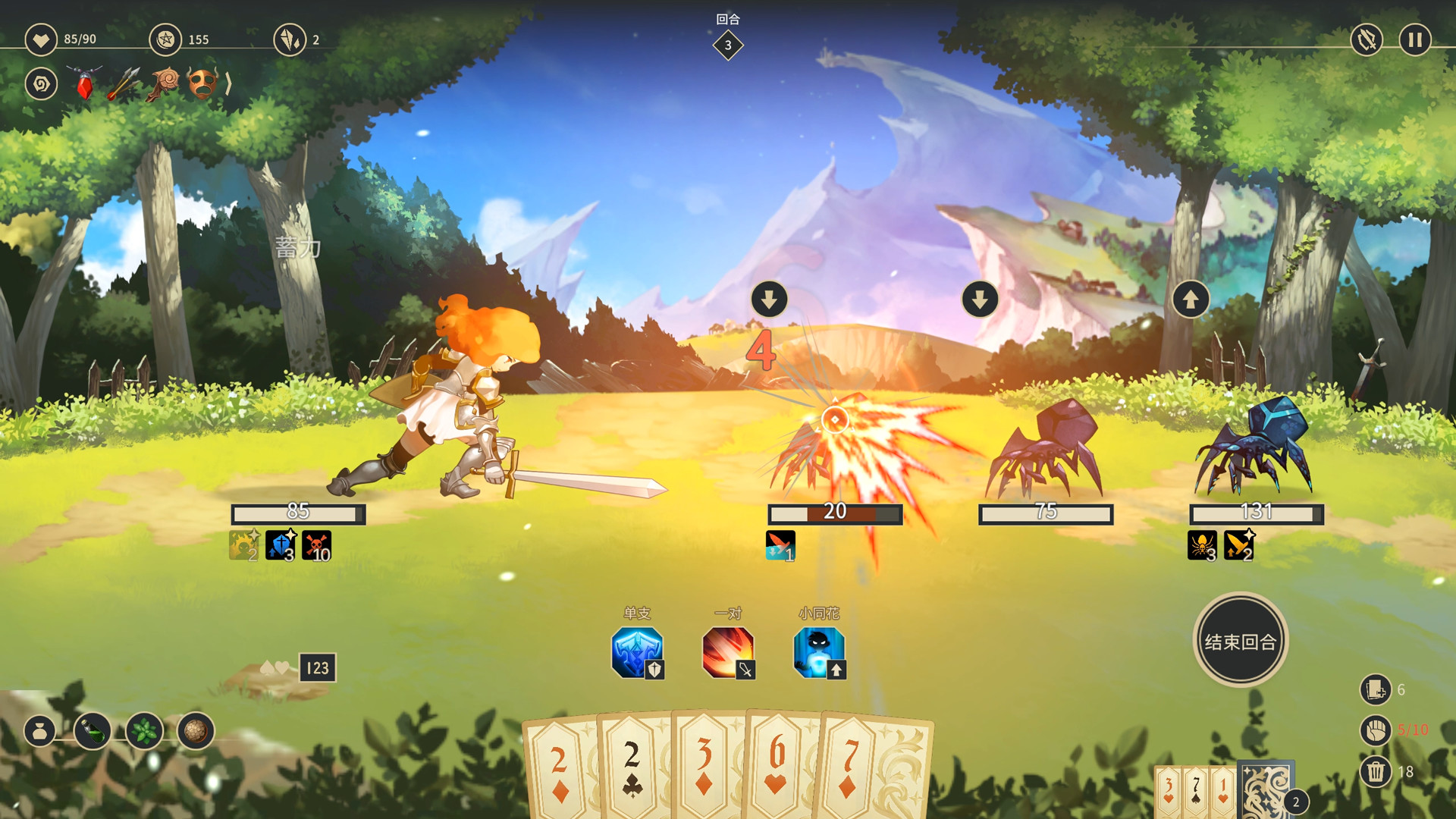
Task: Click the down arrow above the wounded spider
Action: [768, 299]
